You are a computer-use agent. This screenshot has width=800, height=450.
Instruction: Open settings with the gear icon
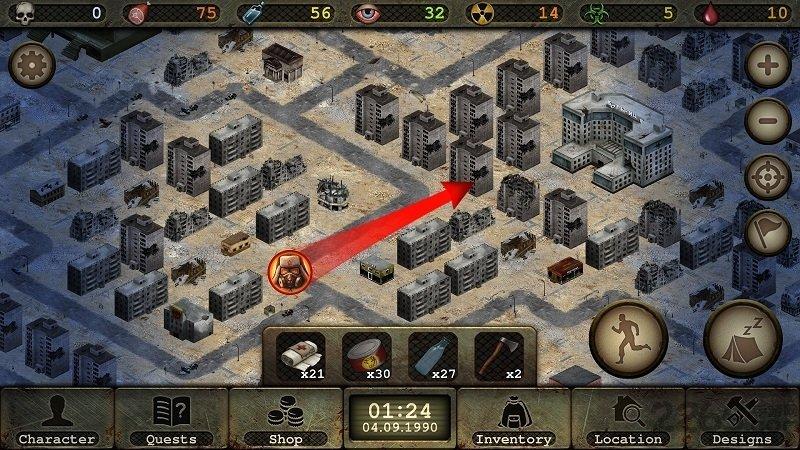click(31, 67)
